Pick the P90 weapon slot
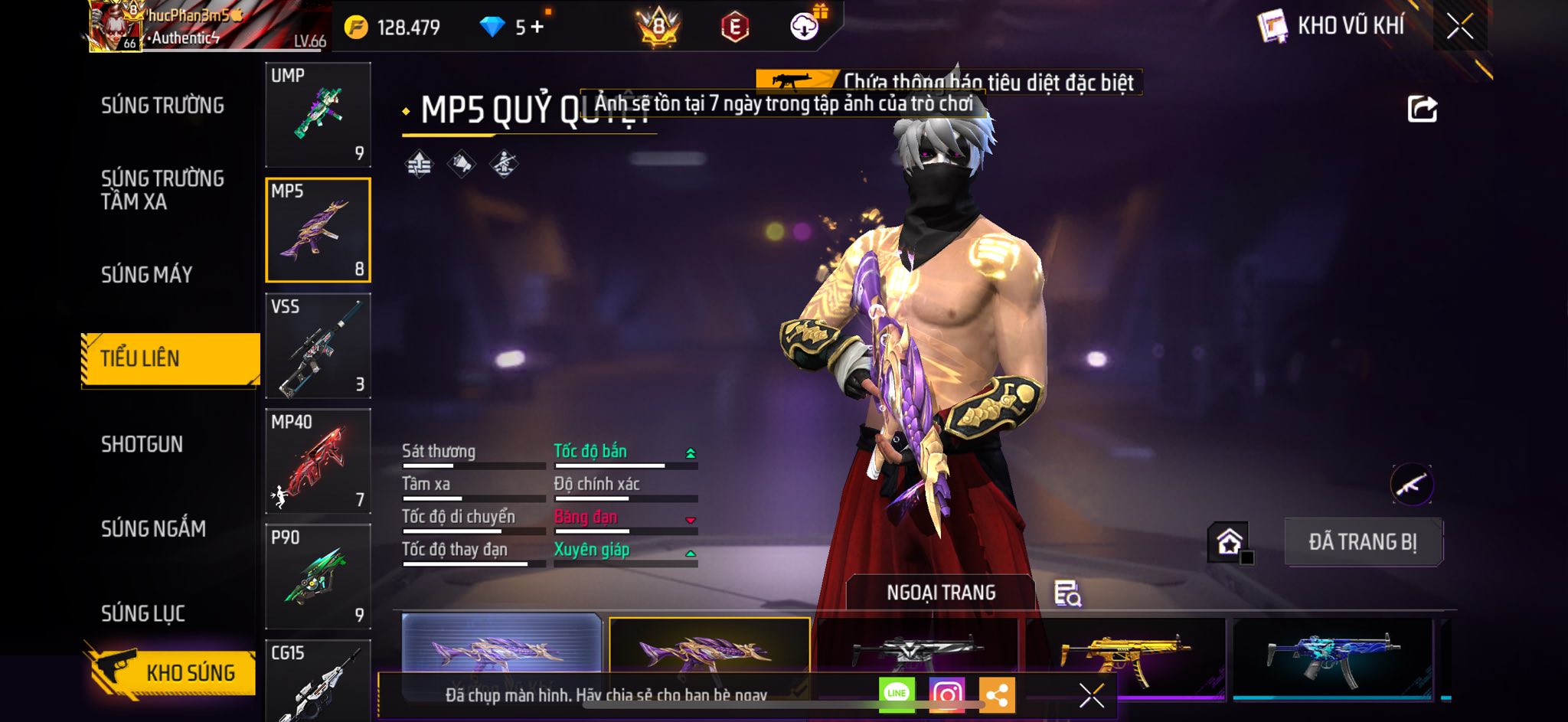1568x722 pixels. [x=318, y=577]
